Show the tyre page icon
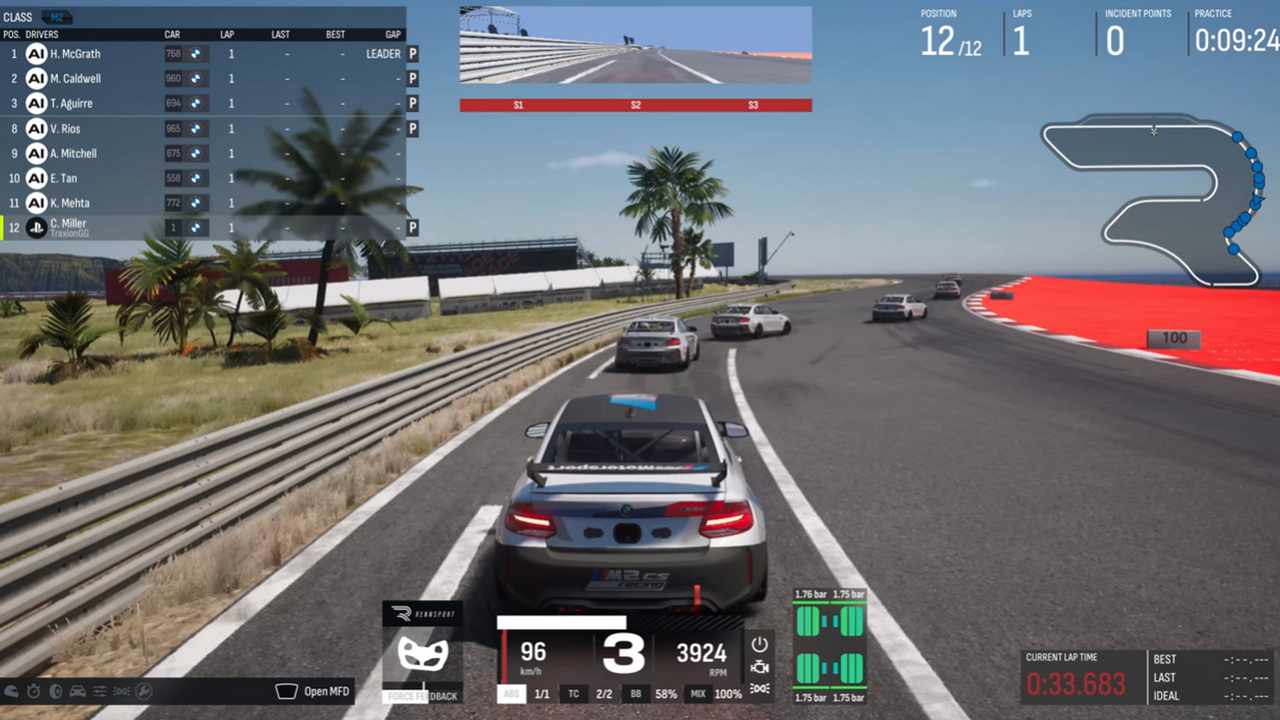The image size is (1280, 720). [x=56, y=691]
